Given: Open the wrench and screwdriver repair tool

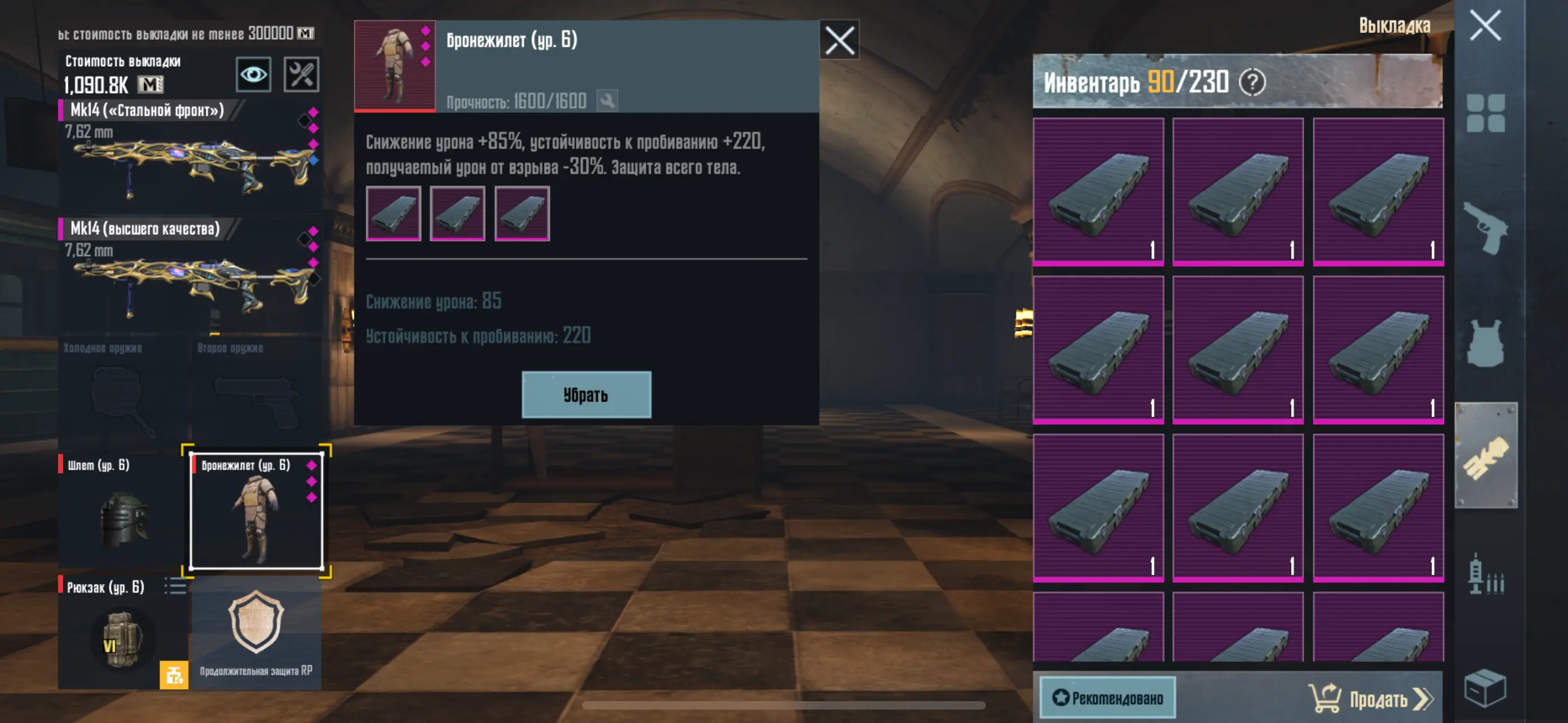Looking at the screenshot, I should pos(301,74).
